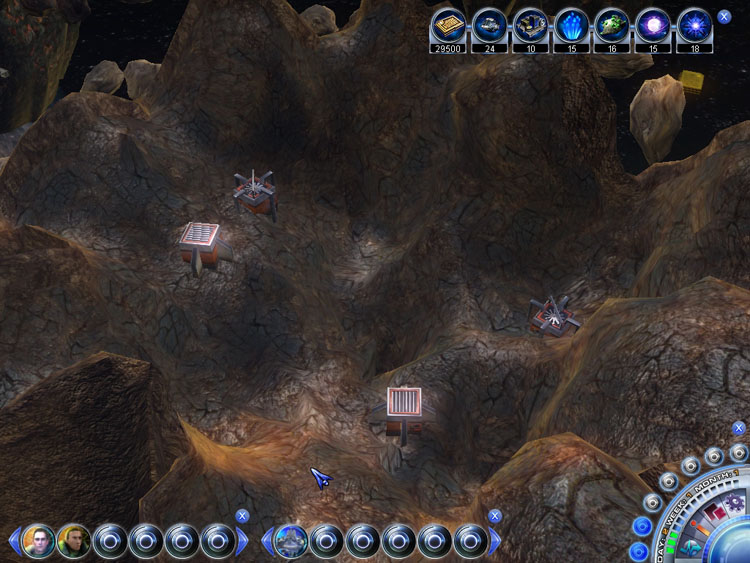Choose the first hero portrait
750x563 pixels.
[x=38, y=541]
